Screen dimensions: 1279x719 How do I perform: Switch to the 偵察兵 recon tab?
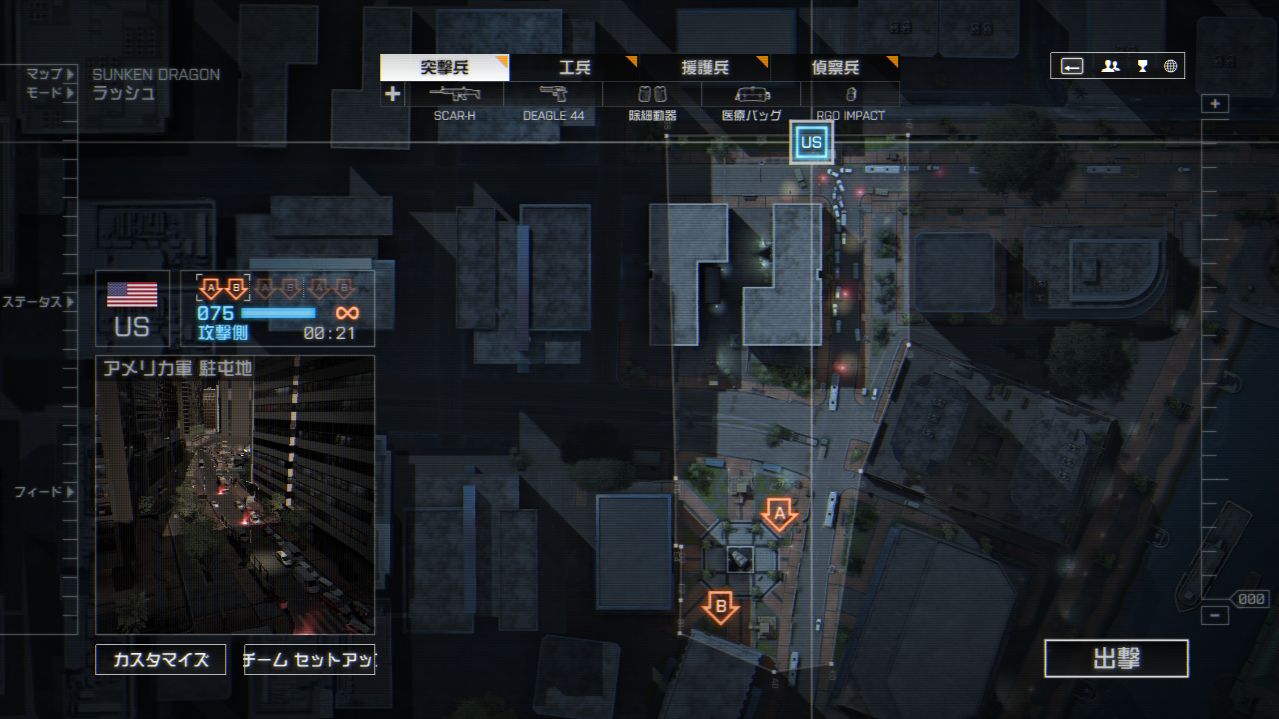click(835, 68)
